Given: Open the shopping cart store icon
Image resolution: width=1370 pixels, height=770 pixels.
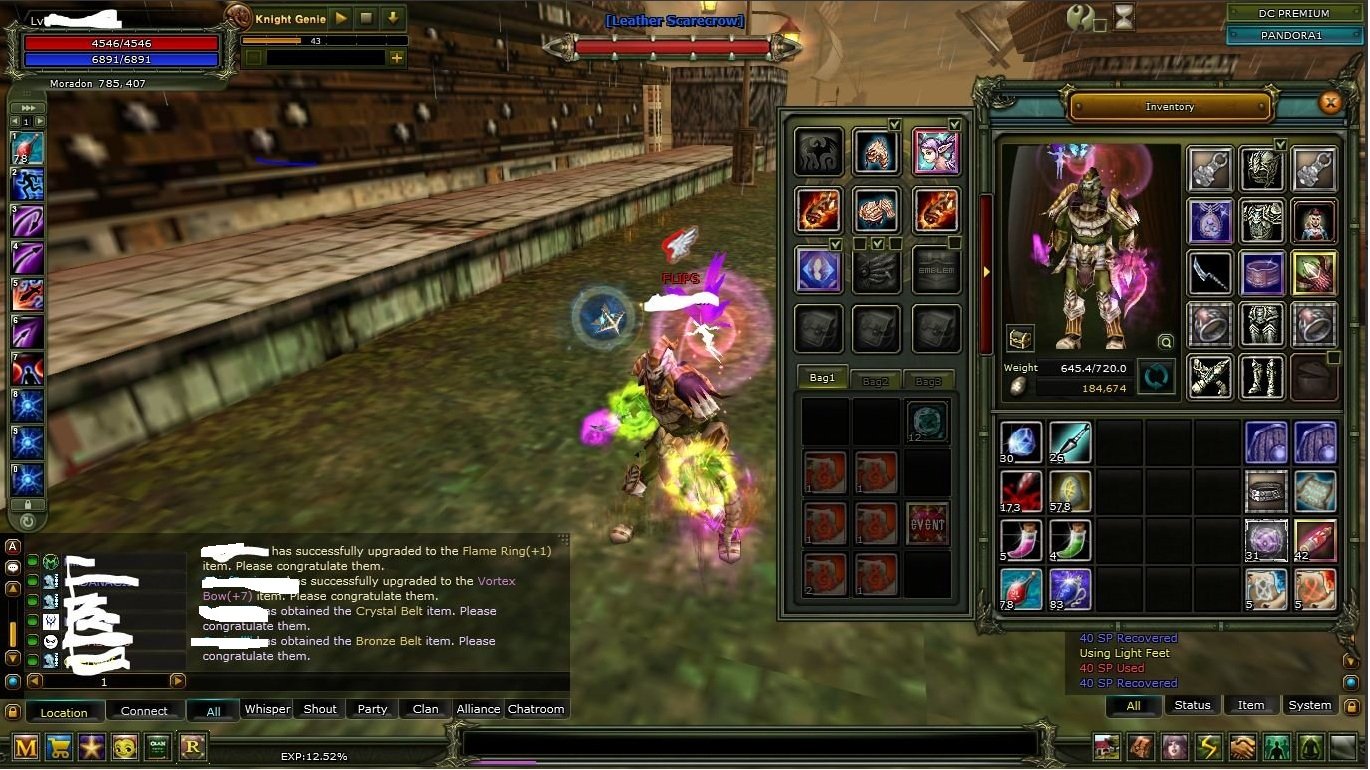Looking at the screenshot, I should [x=59, y=746].
